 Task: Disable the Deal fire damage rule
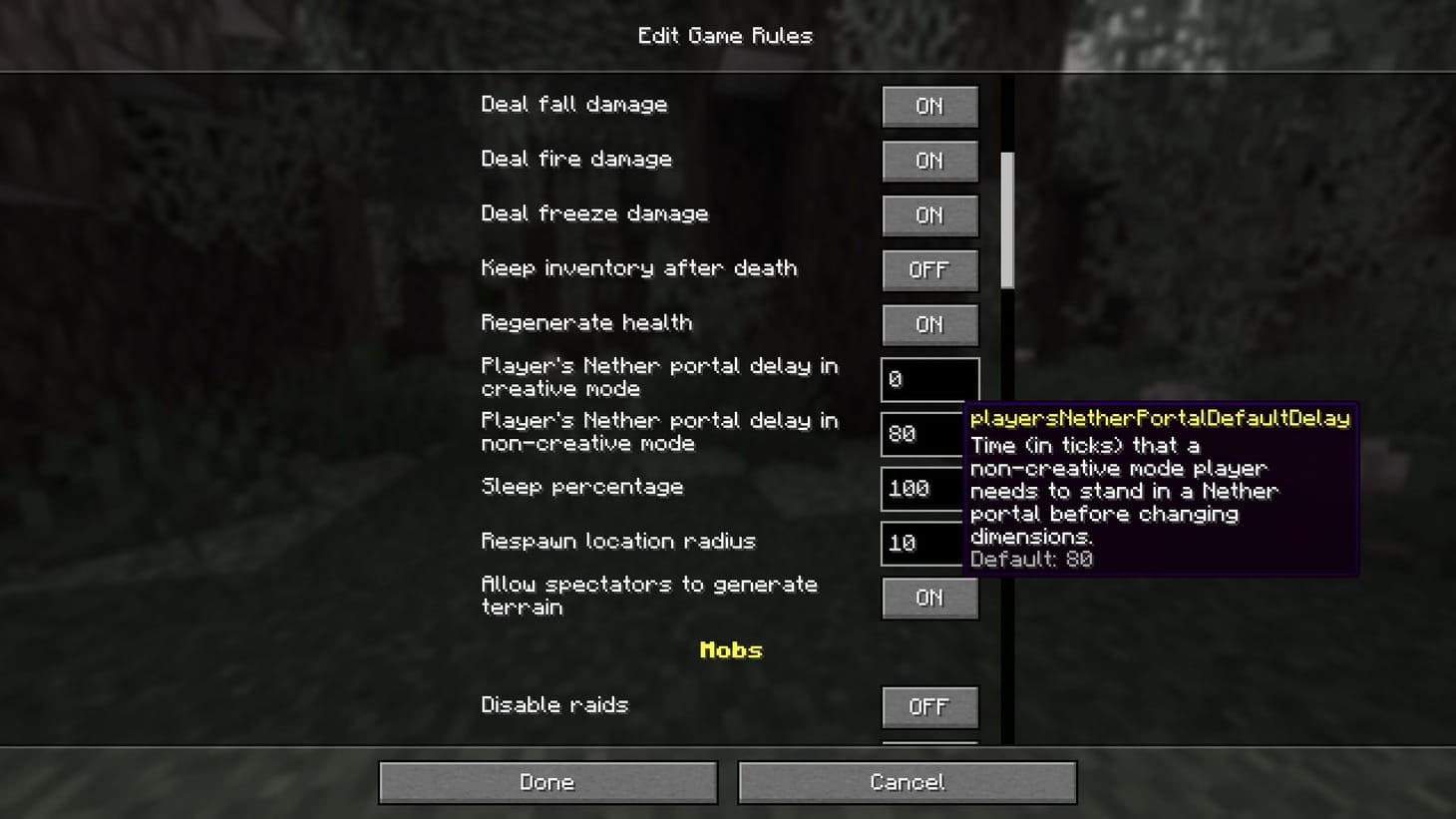928,161
